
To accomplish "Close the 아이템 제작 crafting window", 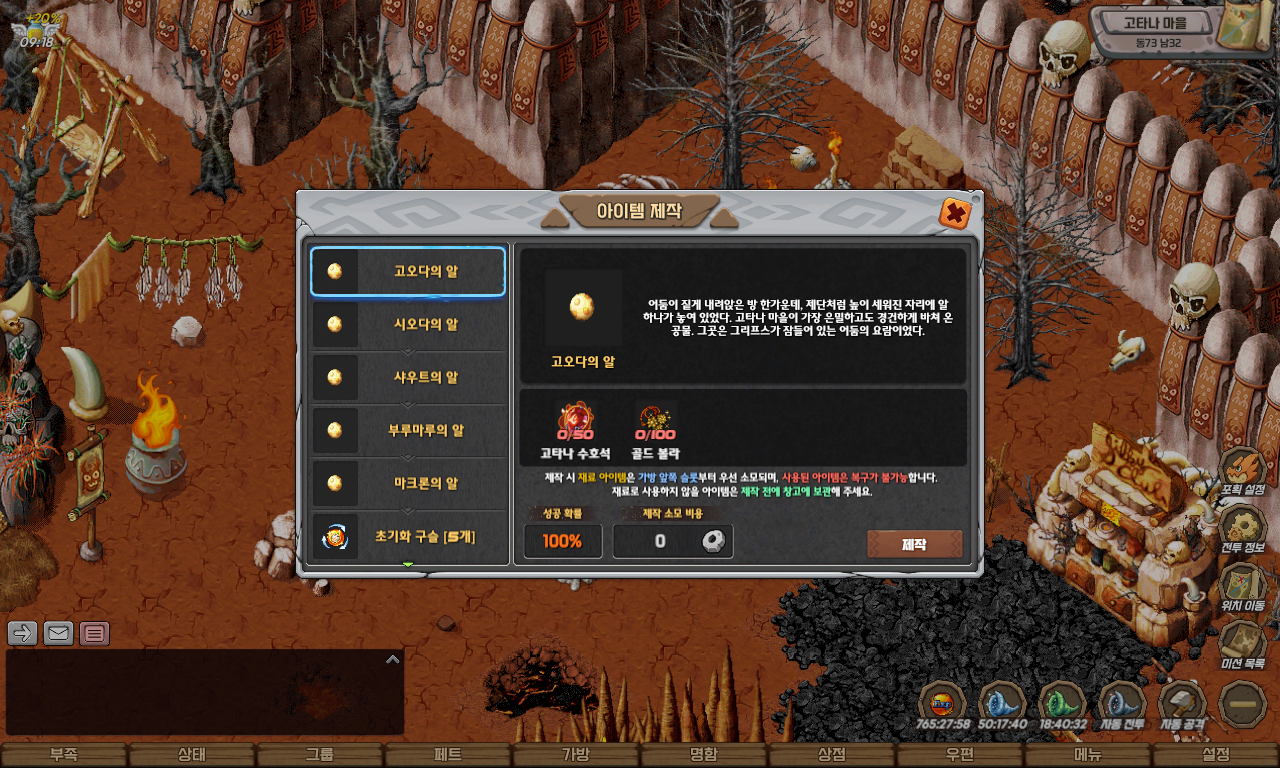I will coord(954,213).
